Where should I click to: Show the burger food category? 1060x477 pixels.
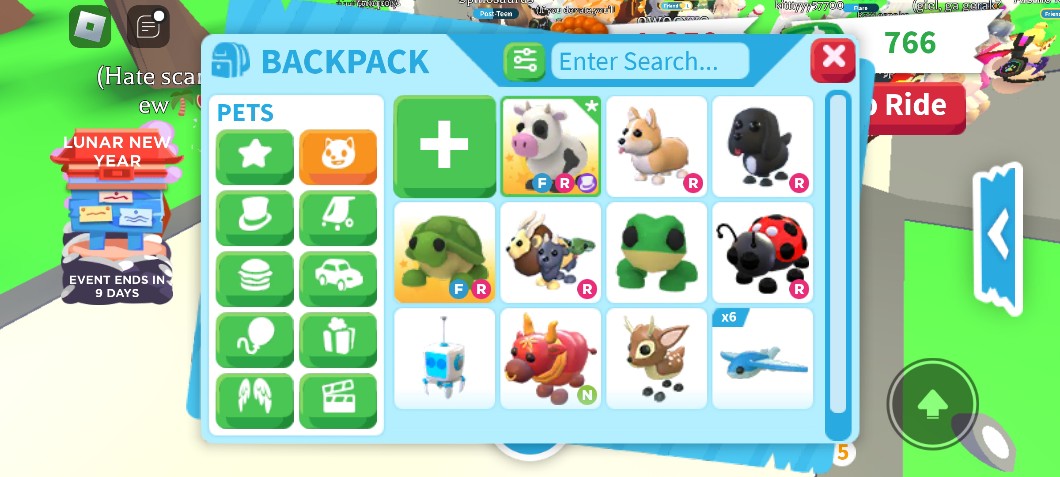pos(255,278)
